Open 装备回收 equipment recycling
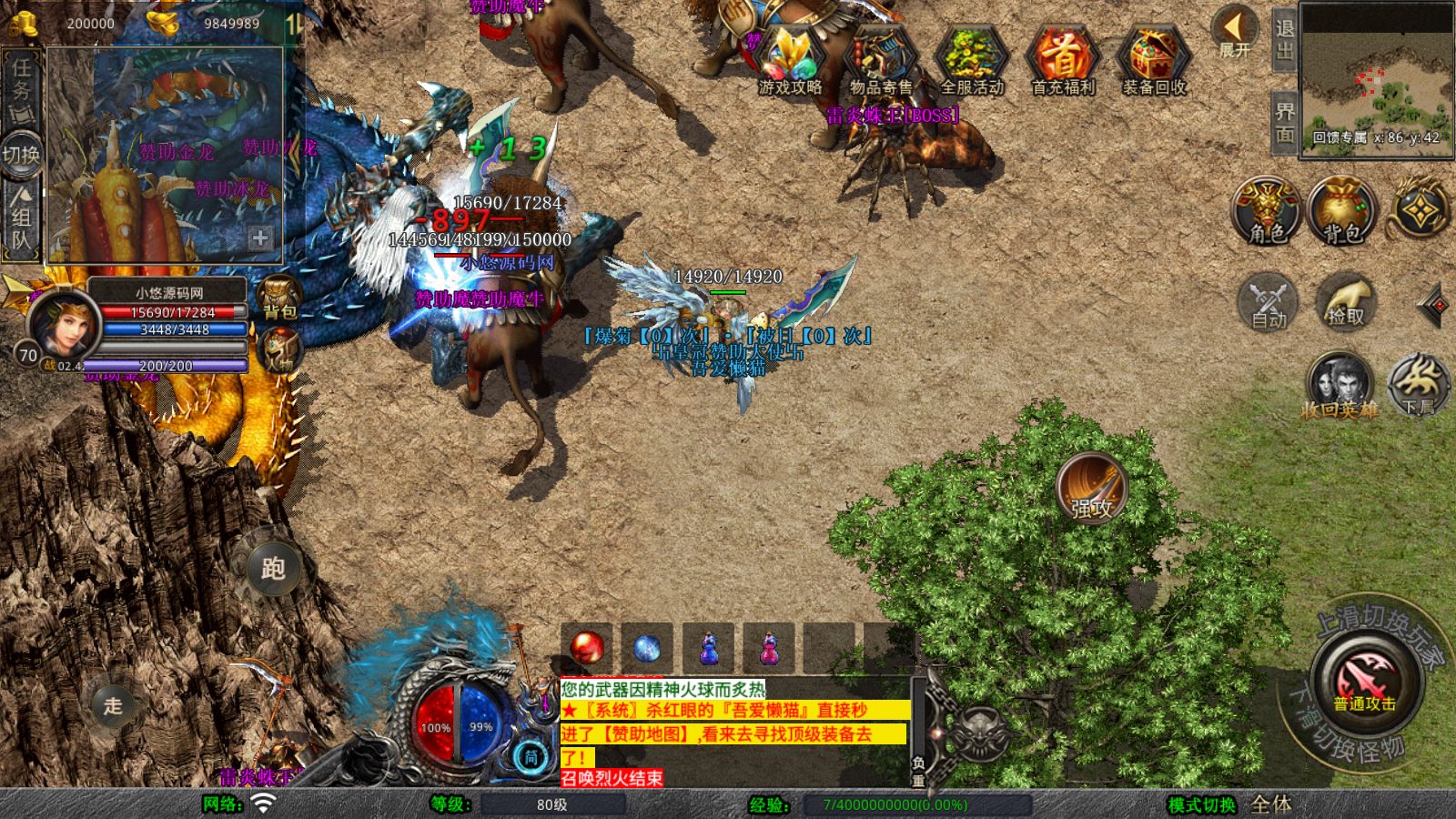1456x819 pixels. pyautogui.click(x=1154, y=60)
